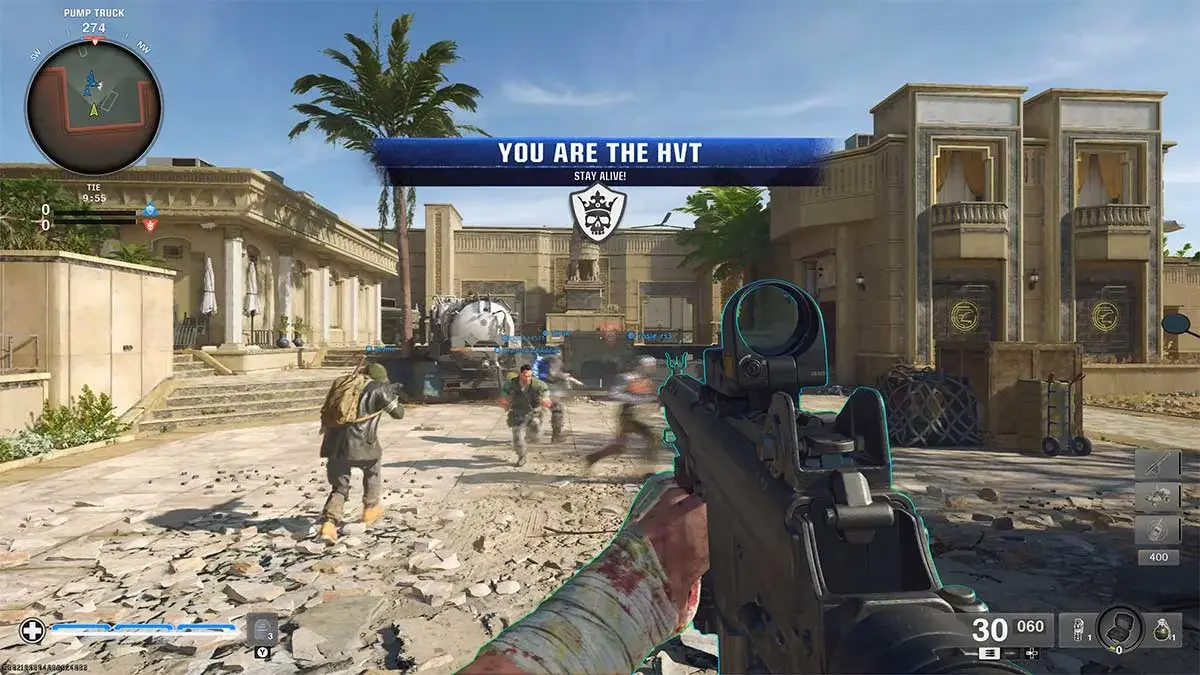Click the circular minimap
Screen dimensions: 1200x675
93,106
